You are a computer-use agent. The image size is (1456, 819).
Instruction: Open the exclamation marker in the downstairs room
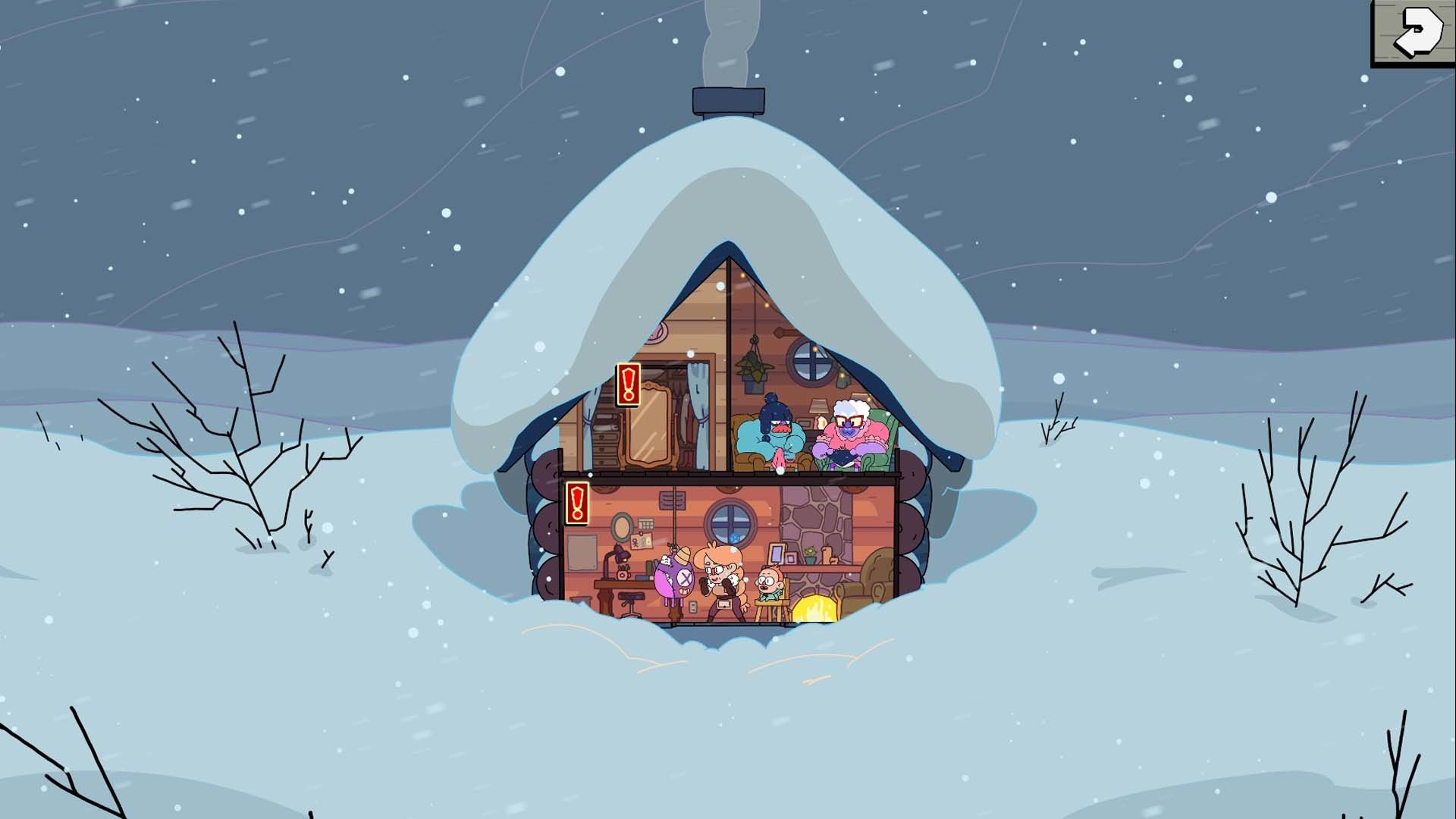(578, 503)
